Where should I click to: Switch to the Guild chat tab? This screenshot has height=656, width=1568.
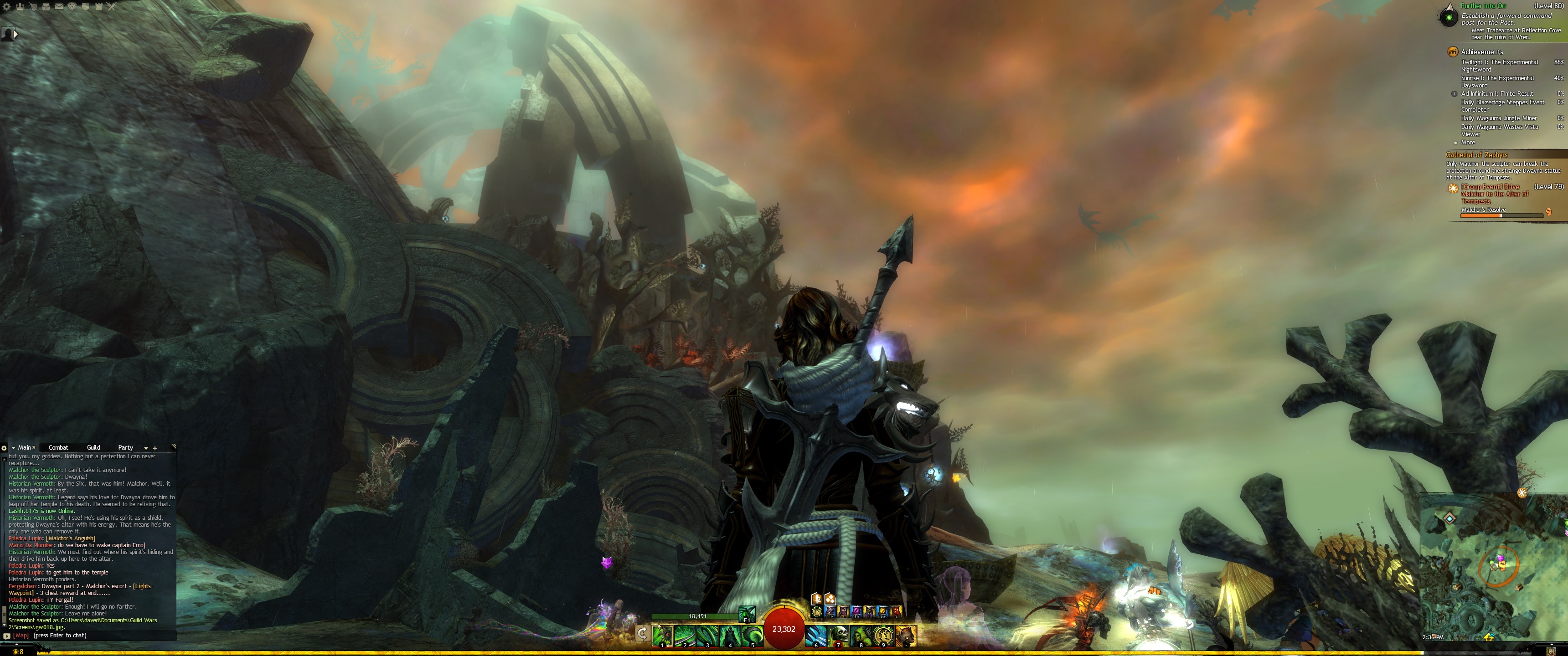point(93,447)
